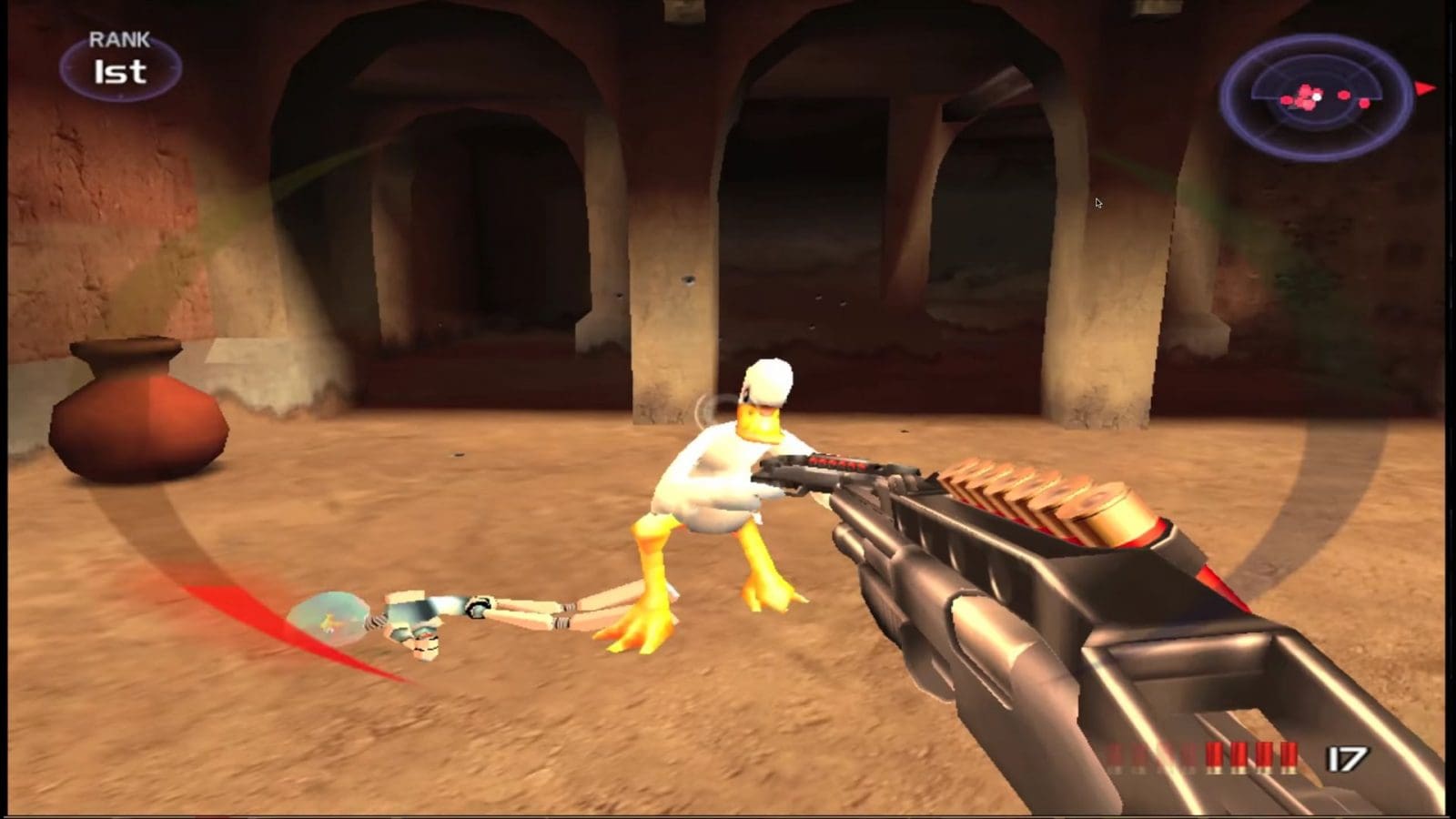
Task: Click the isolated red blip near radar center
Action: tap(1344, 94)
